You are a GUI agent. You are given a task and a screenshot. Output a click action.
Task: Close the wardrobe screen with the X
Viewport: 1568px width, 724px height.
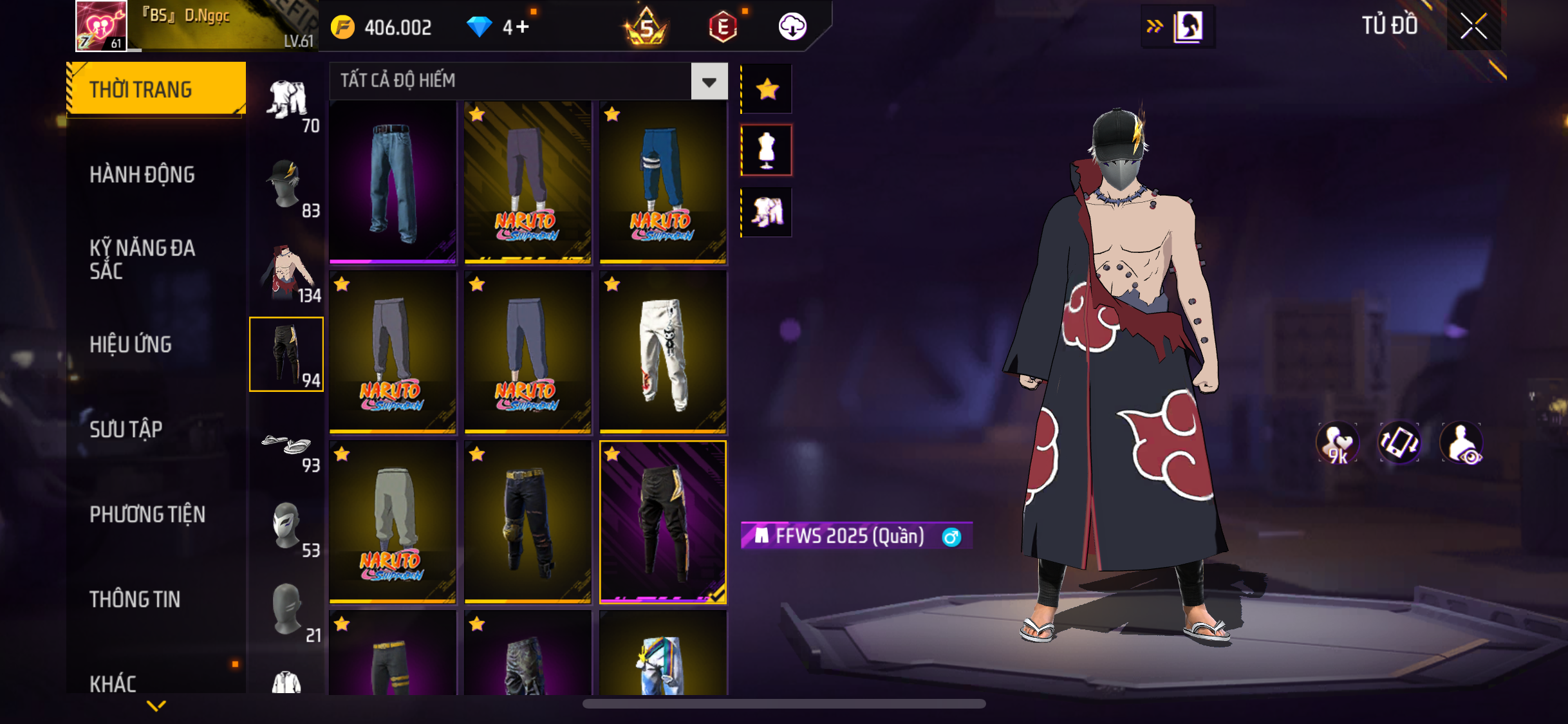coord(1473,26)
